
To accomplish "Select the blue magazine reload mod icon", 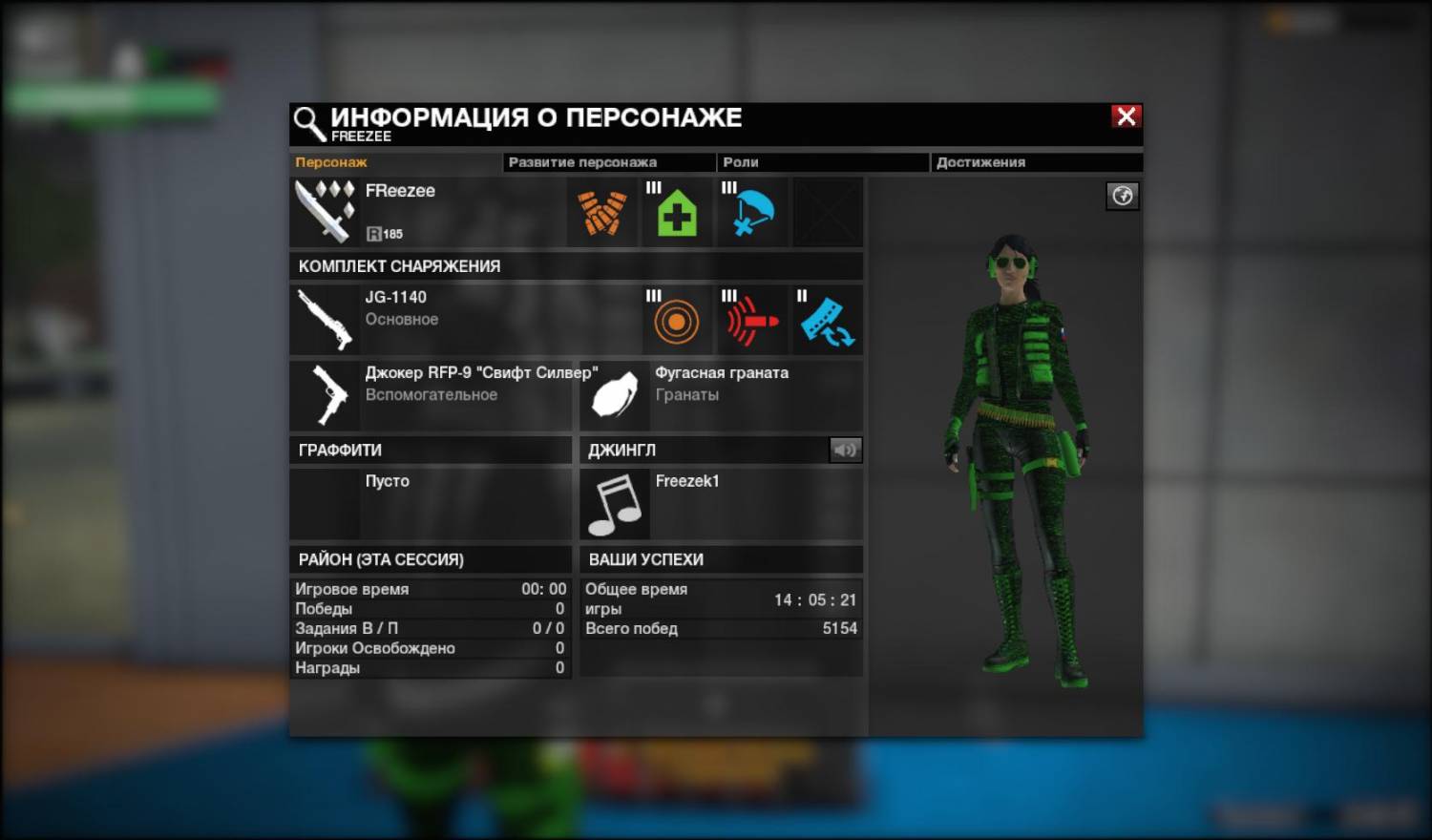I will (x=827, y=321).
